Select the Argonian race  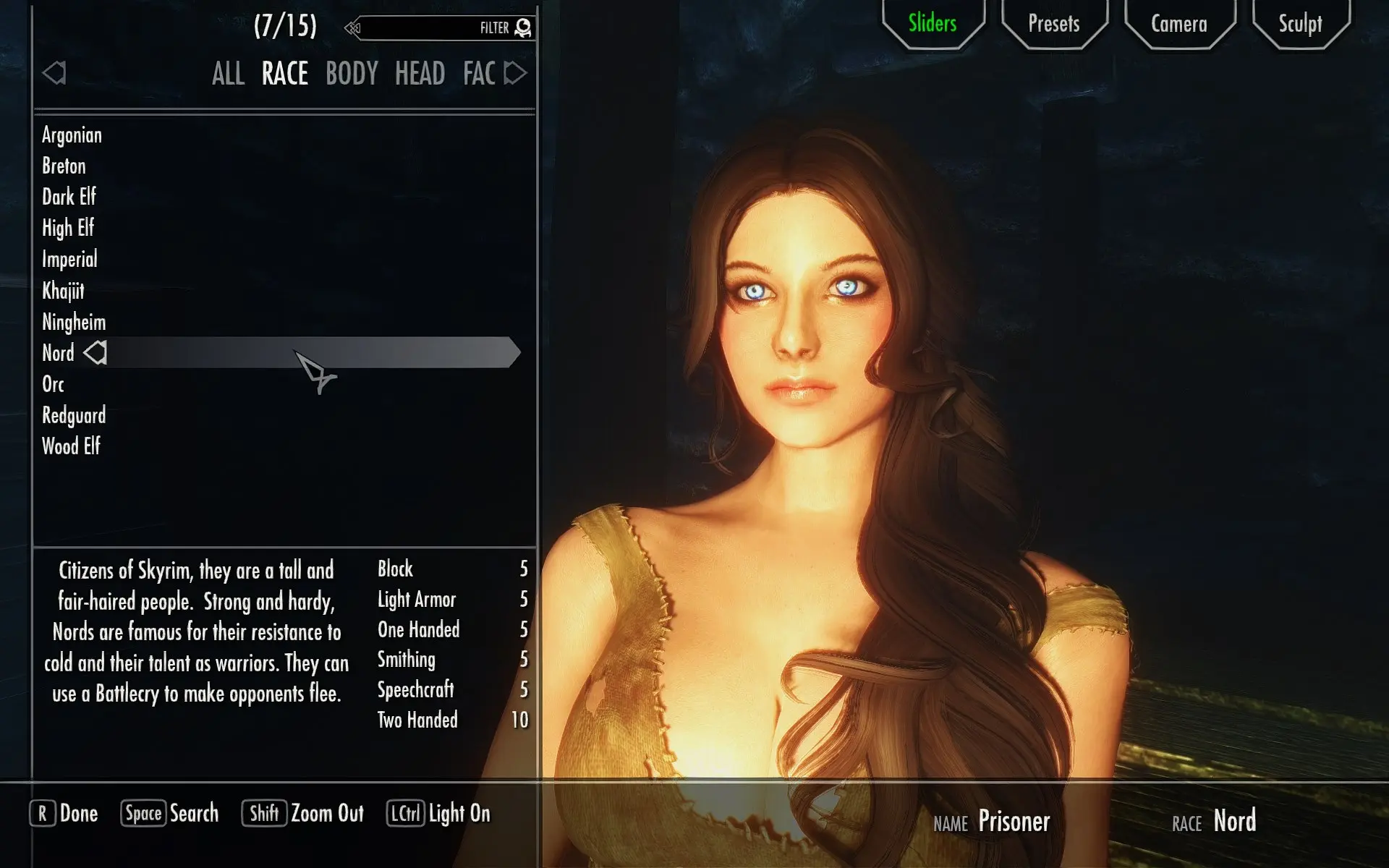point(72,135)
